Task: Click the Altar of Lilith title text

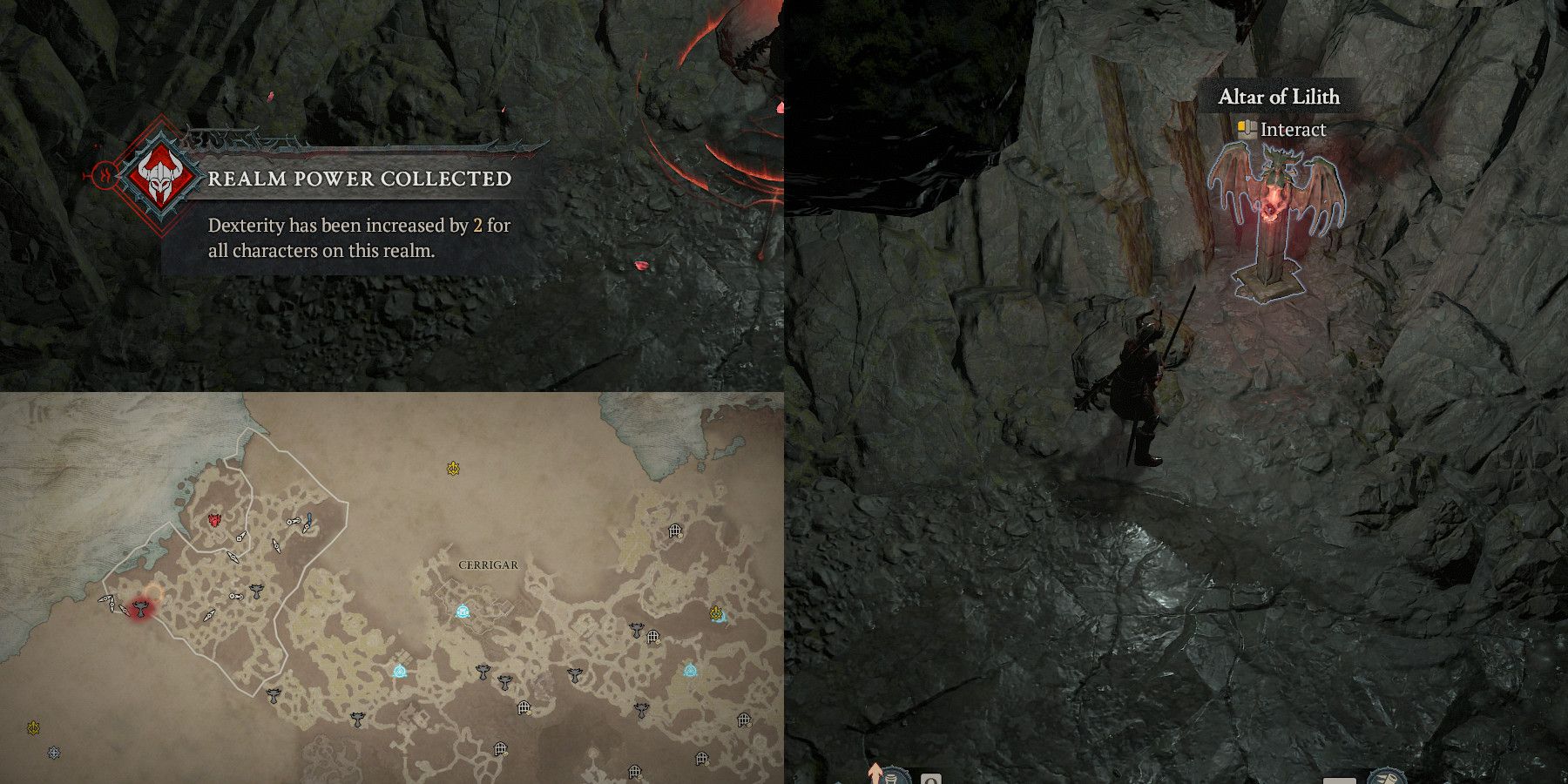Action: [1279, 97]
